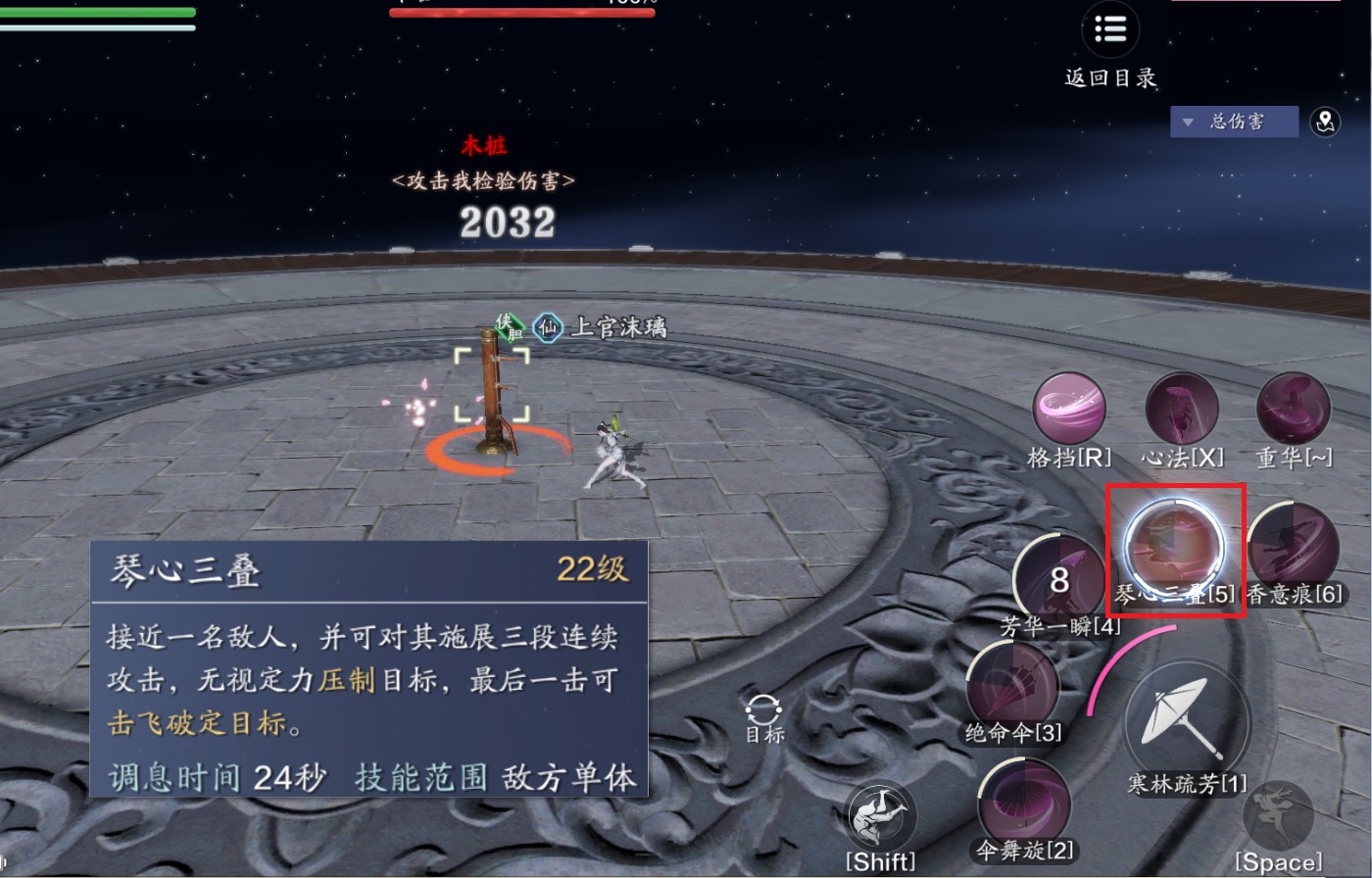Image resolution: width=1372 pixels, height=878 pixels.
Task: Open the 返回目录 list menu
Action: 1110,31
